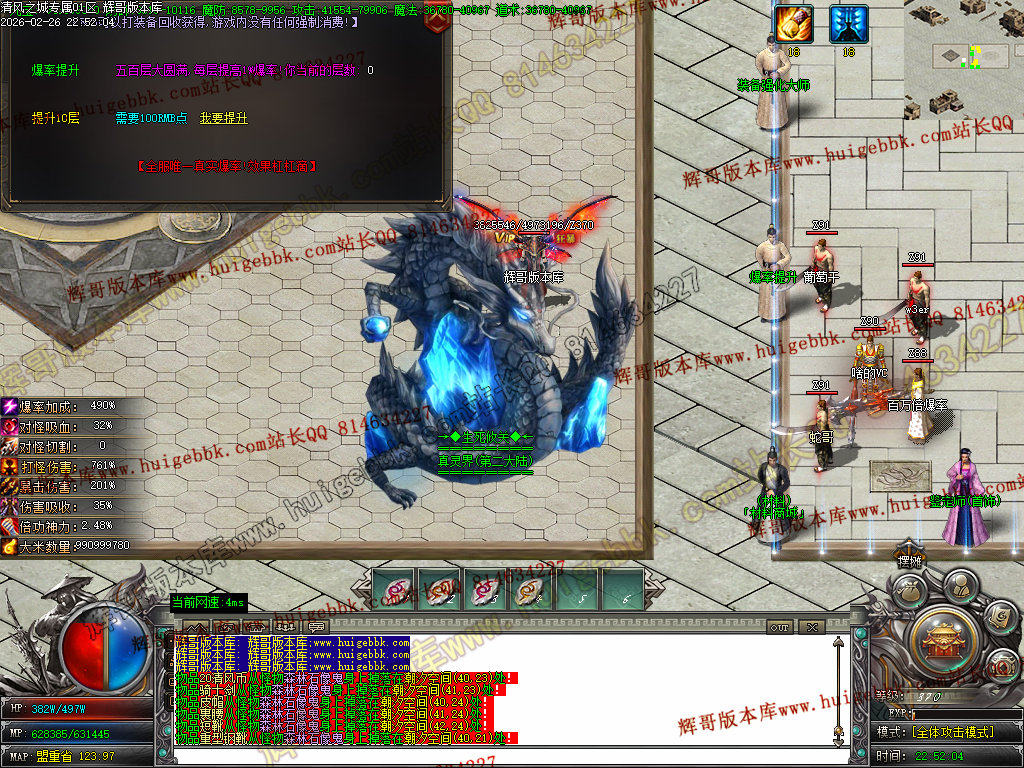1024x768 pixels.
Task: Select the golden fist buff icon
Action: pyautogui.click(x=794, y=24)
